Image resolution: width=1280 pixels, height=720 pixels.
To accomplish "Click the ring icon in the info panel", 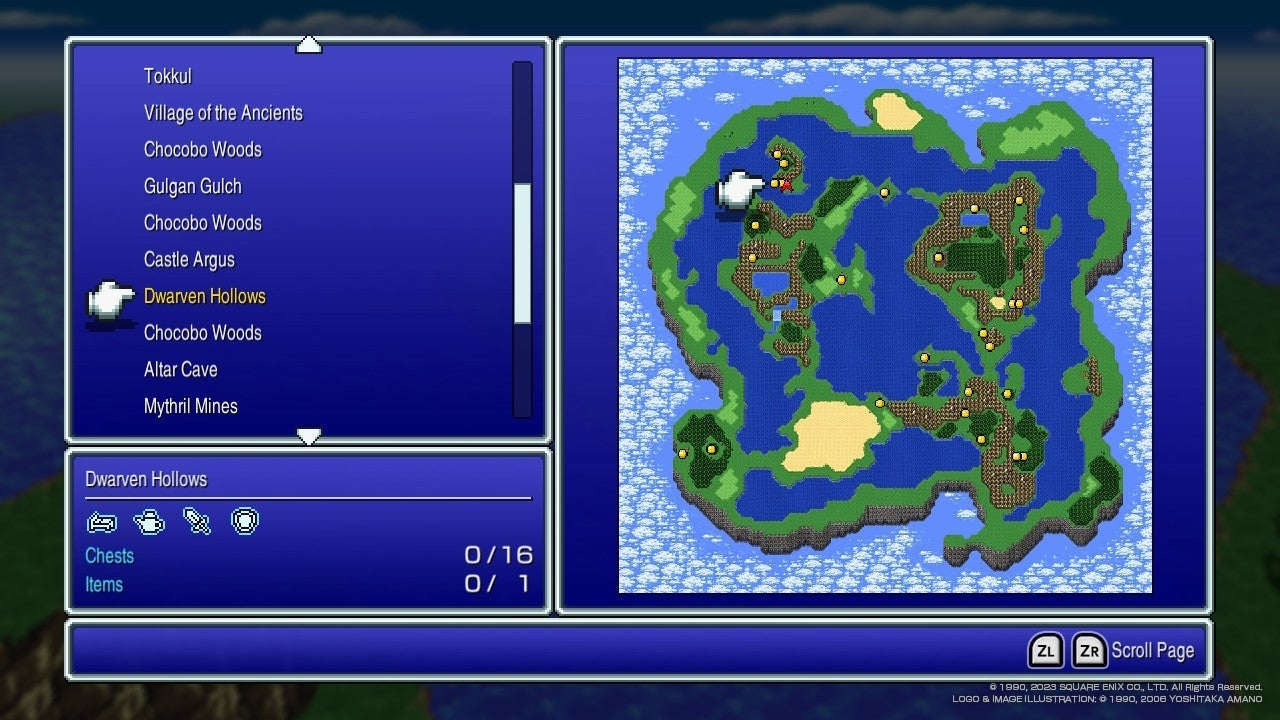I will pyautogui.click(x=245, y=520).
